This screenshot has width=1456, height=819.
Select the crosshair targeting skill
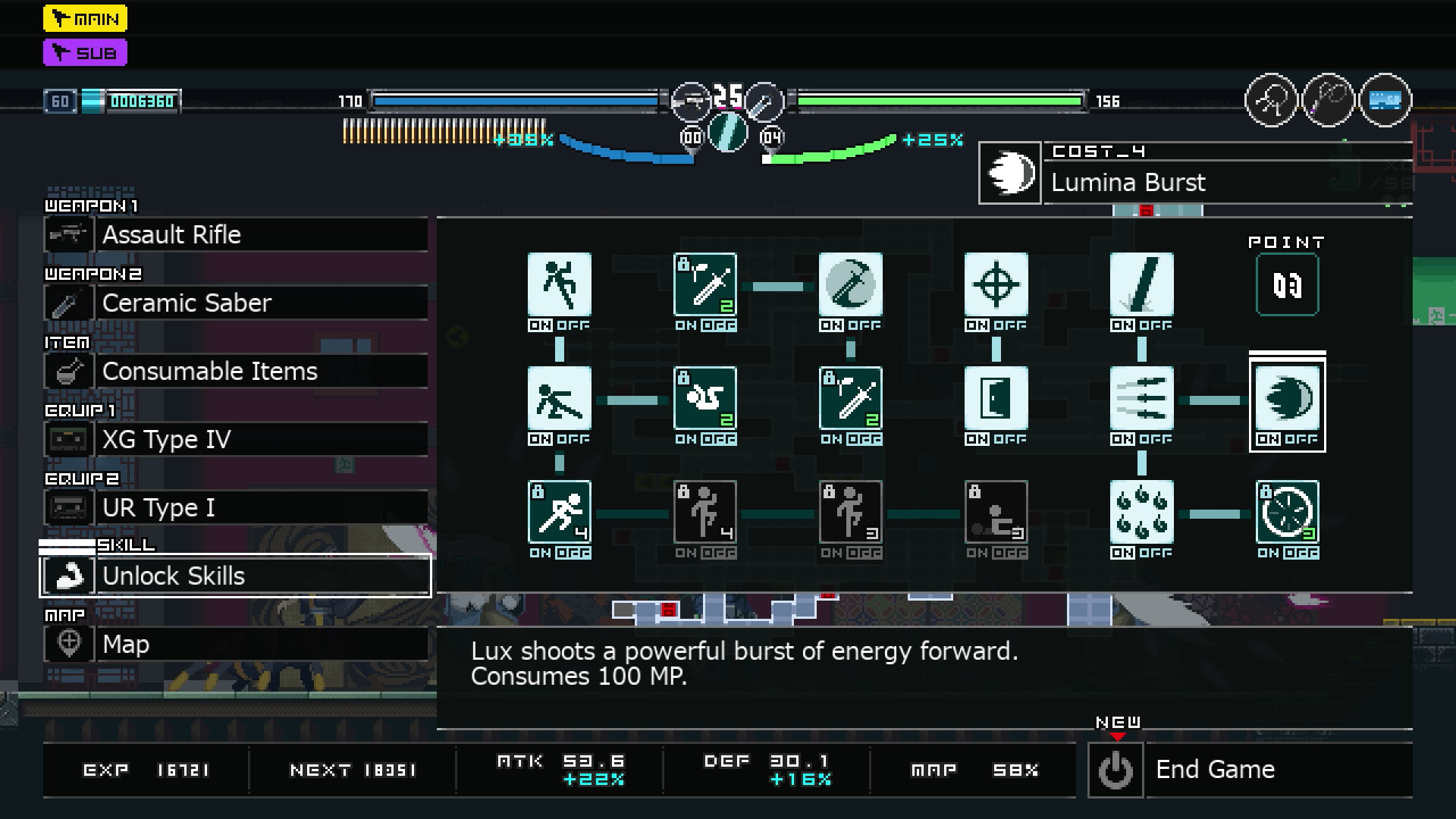(x=996, y=285)
